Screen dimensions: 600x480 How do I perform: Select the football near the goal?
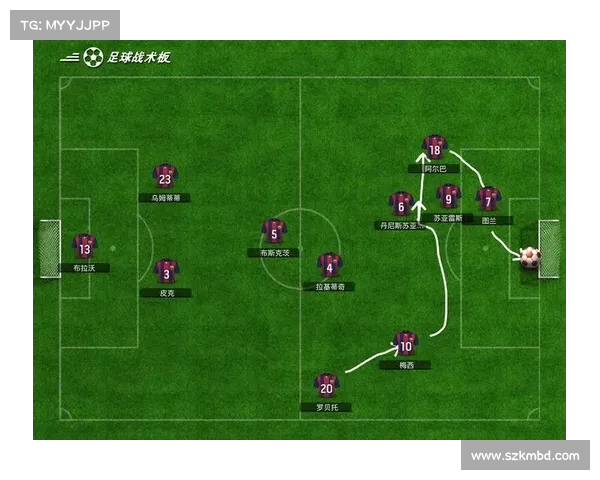click(x=530, y=257)
